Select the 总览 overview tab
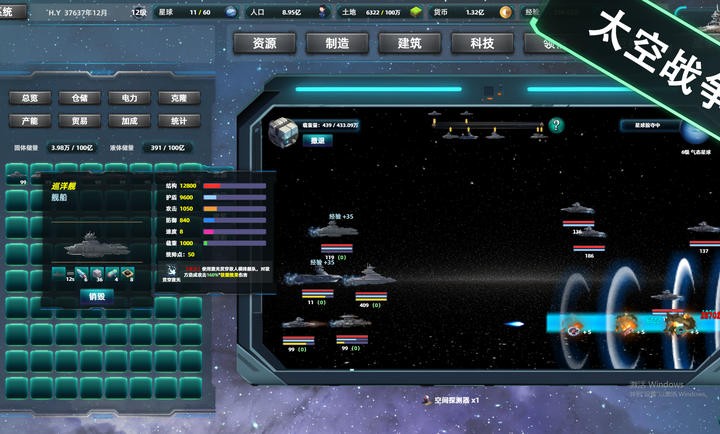 [30, 98]
